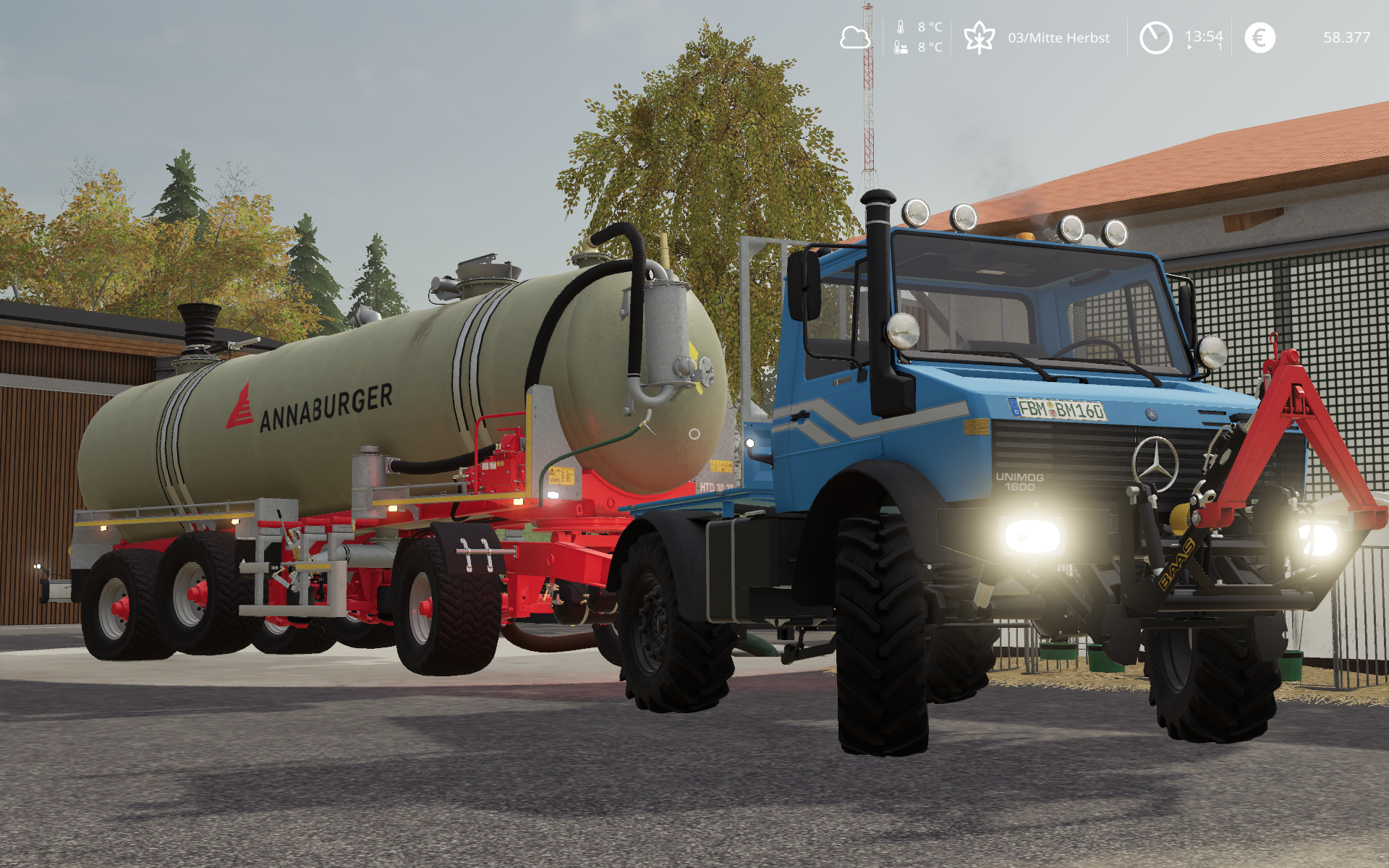The height and width of the screenshot is (868, 1389).
Task: Click the cloud weather icon
Action: (x=854, y=38)
